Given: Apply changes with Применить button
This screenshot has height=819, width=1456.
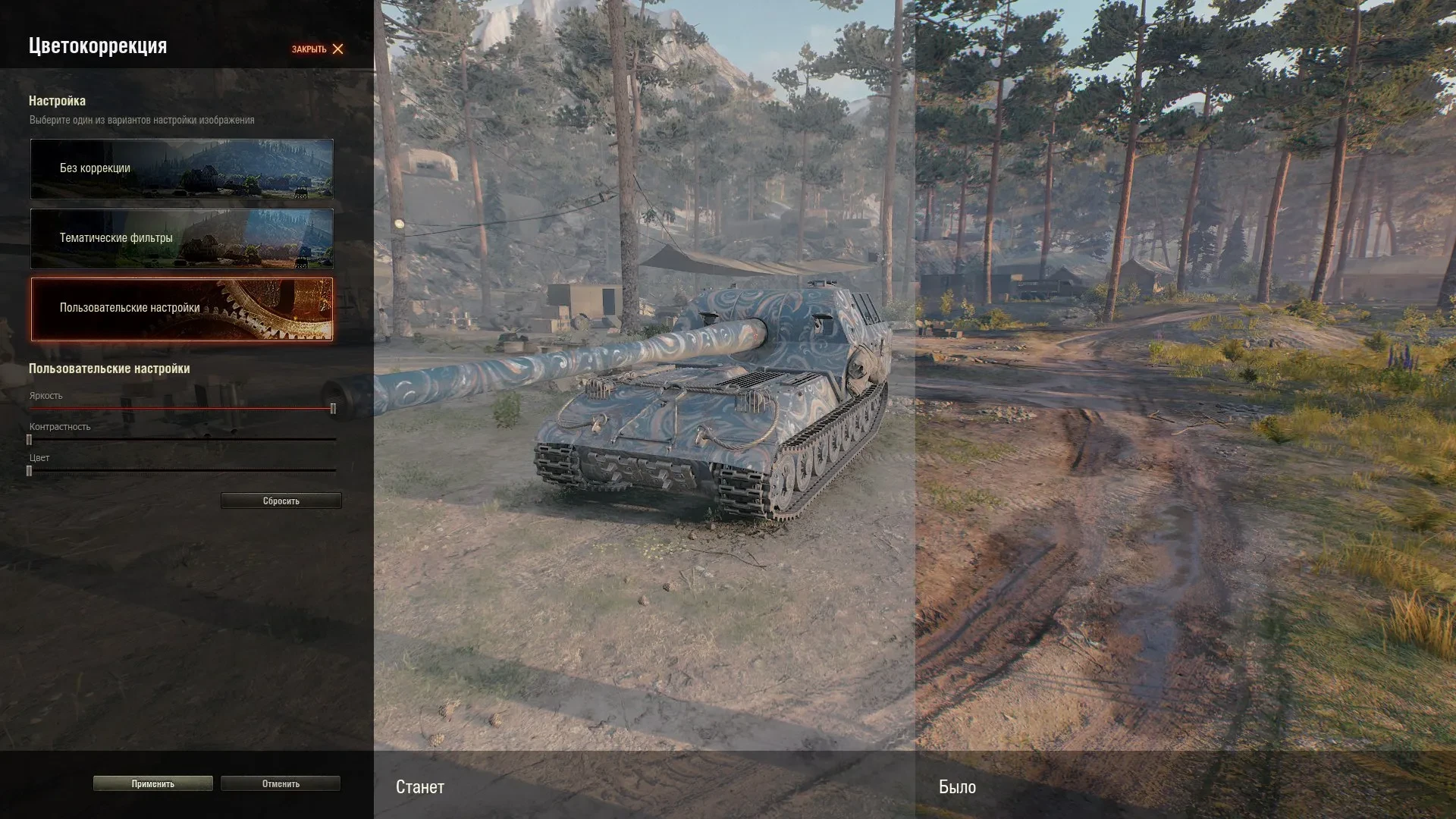Looking at the screenshot, I should click(152, 784).
